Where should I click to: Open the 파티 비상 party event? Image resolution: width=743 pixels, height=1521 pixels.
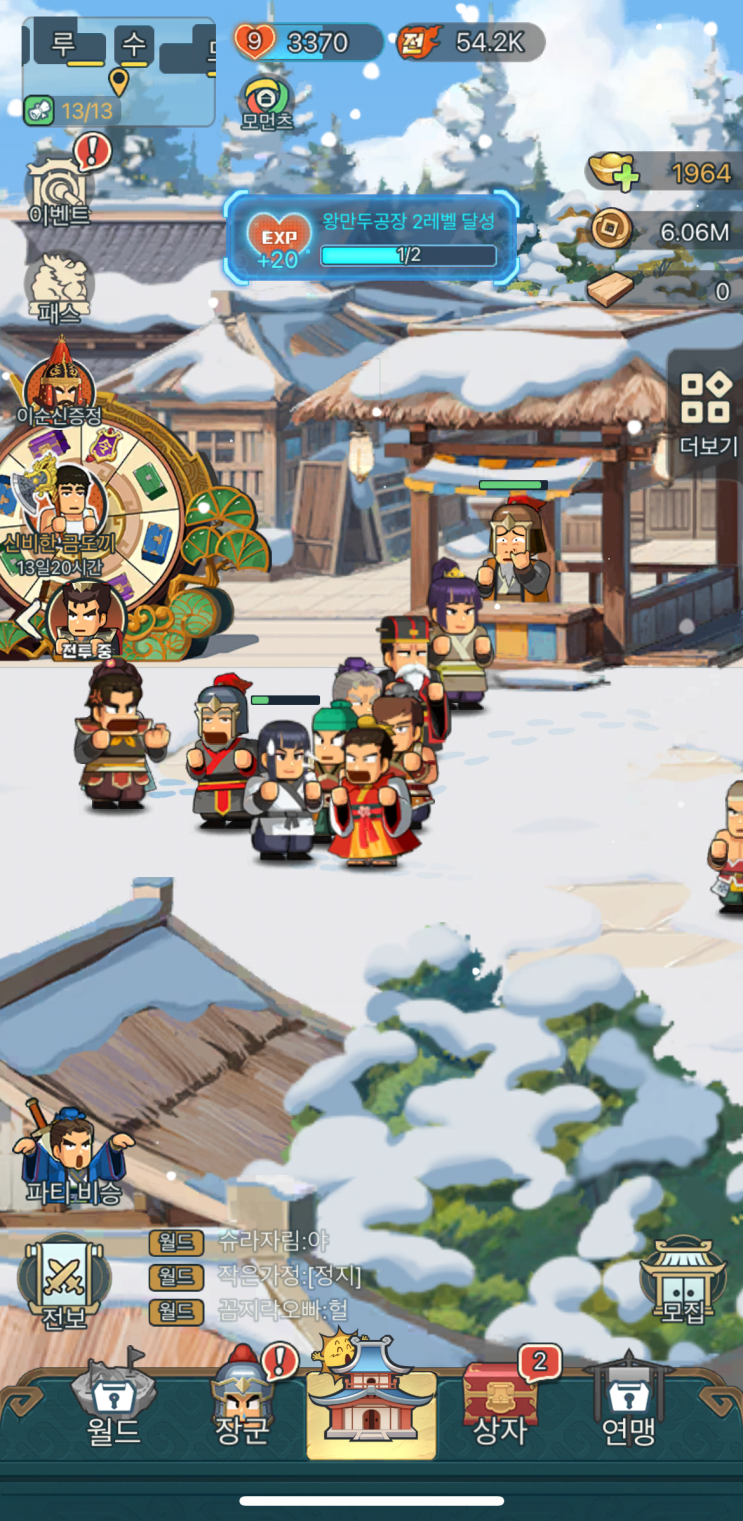73,1155
